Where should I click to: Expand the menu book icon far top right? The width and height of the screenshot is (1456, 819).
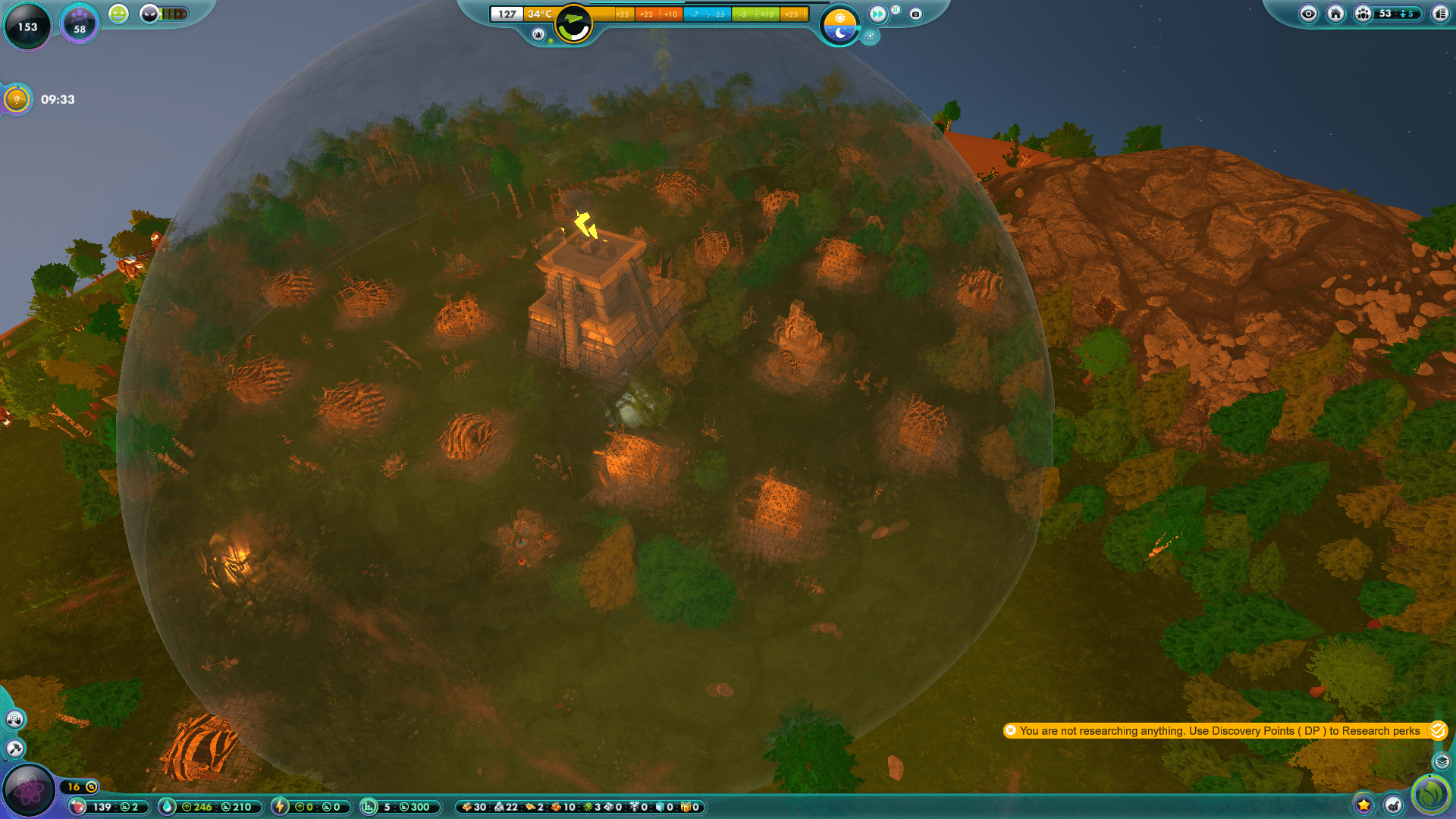(1440, 13)
